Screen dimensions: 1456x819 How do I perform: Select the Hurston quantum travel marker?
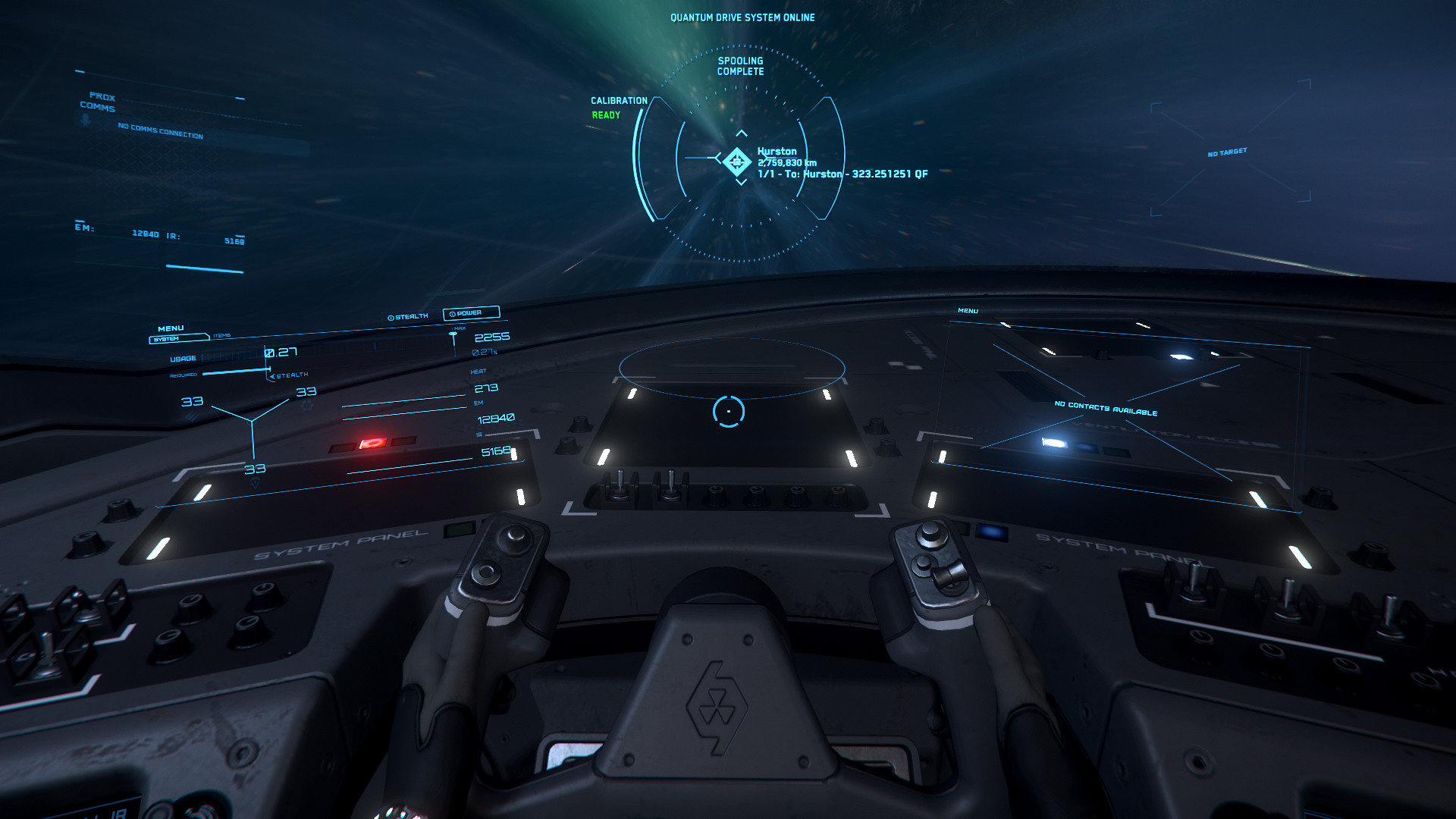[736, 161]
